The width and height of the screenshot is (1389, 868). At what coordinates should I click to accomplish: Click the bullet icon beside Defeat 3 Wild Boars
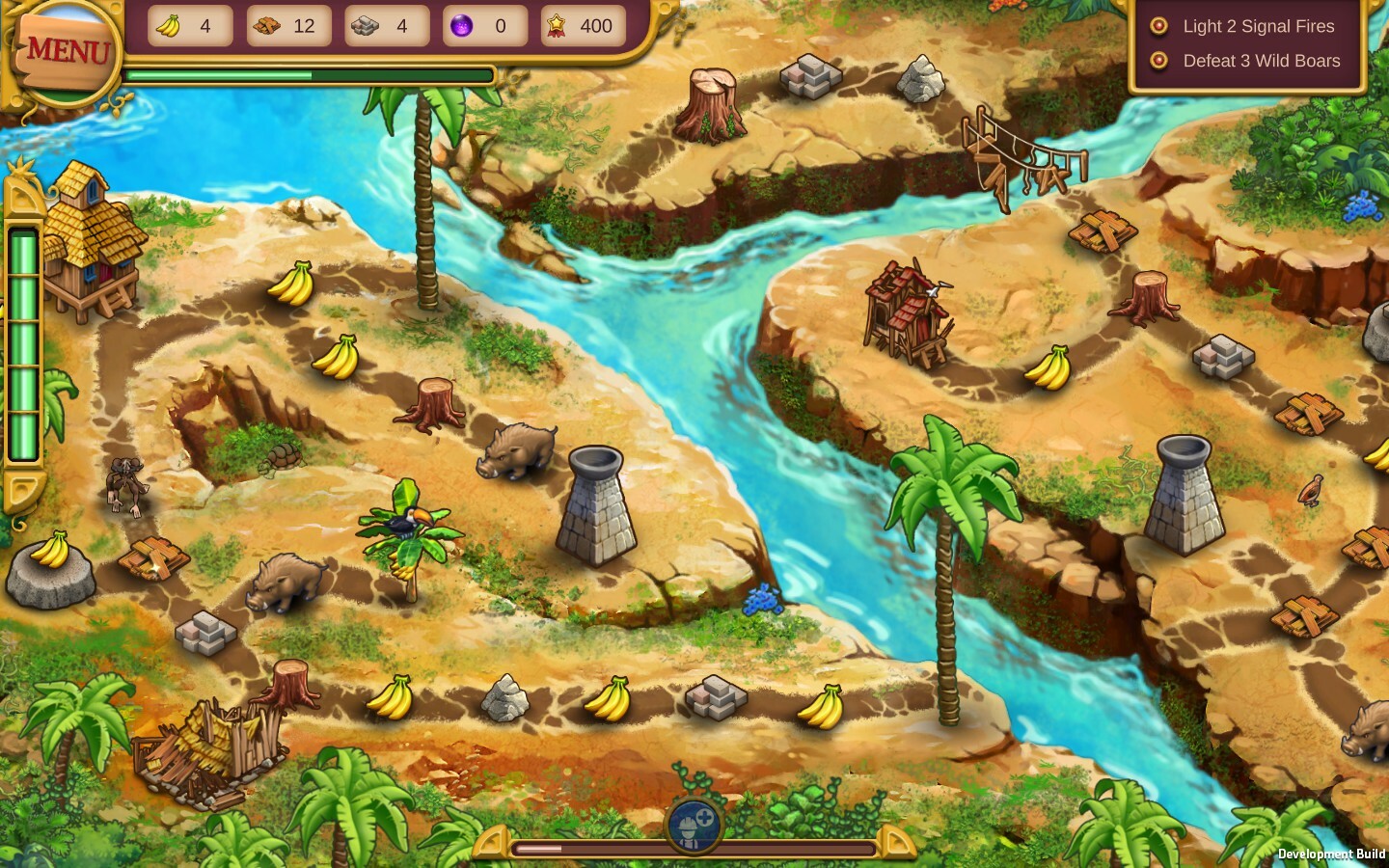point(1158,61)
